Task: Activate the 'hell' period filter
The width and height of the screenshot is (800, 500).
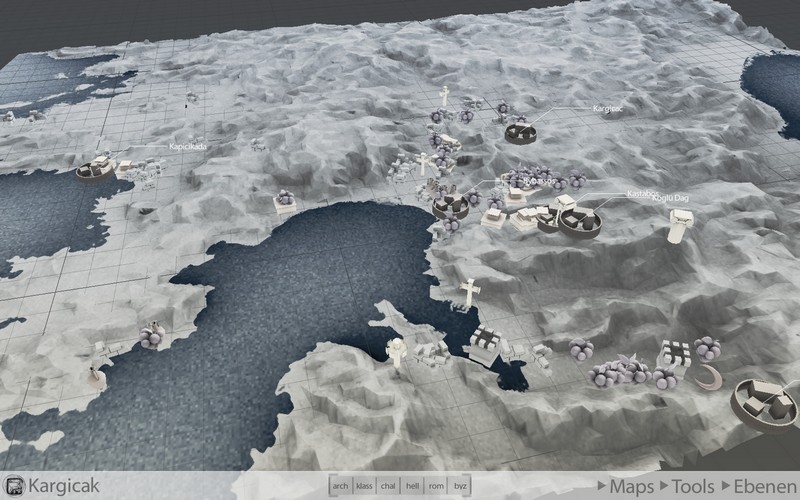Action: pyautogui.click(x=412, y=486)
